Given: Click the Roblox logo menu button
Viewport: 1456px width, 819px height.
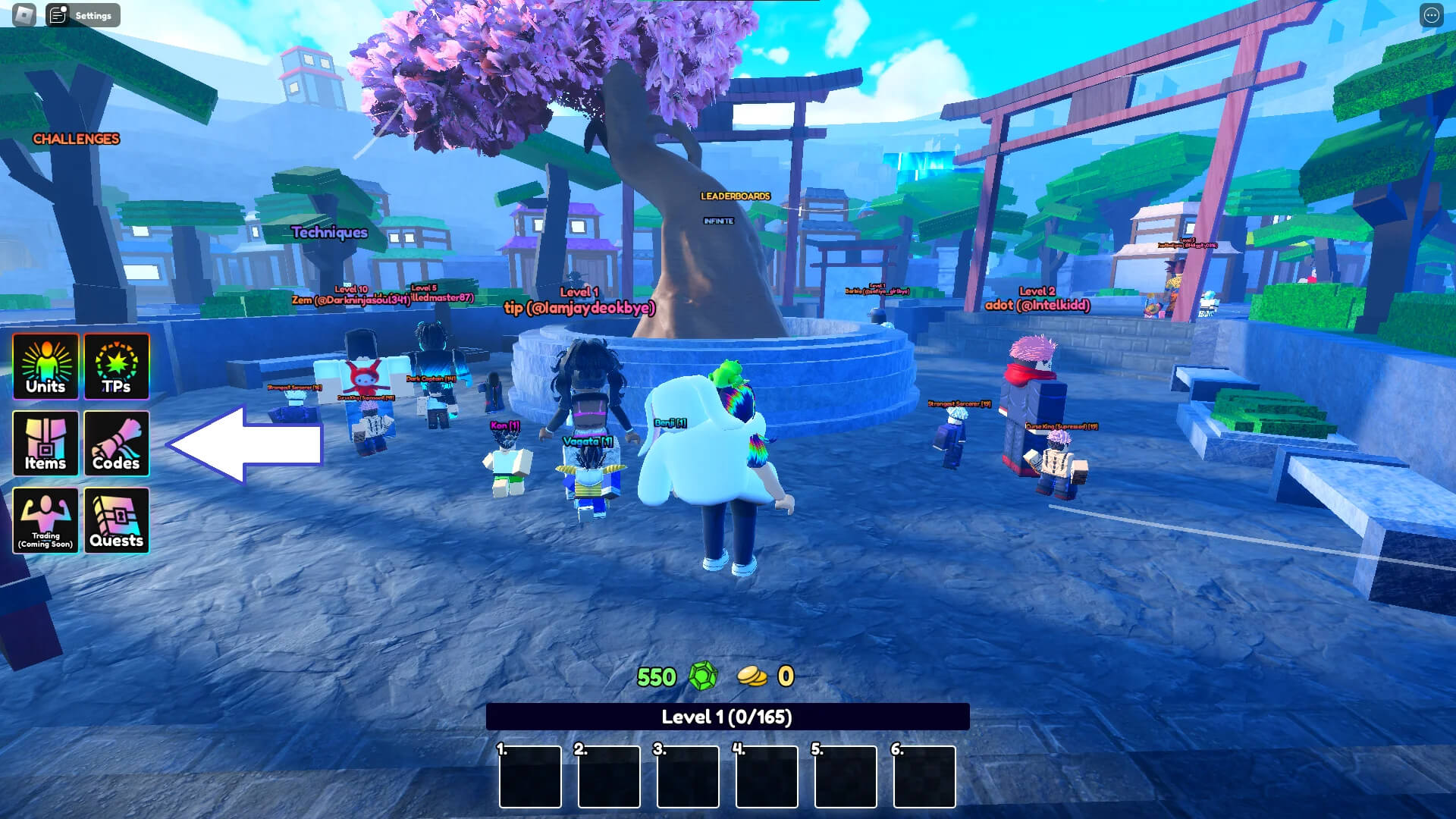Looking at the screenshot, I should 24,15.
